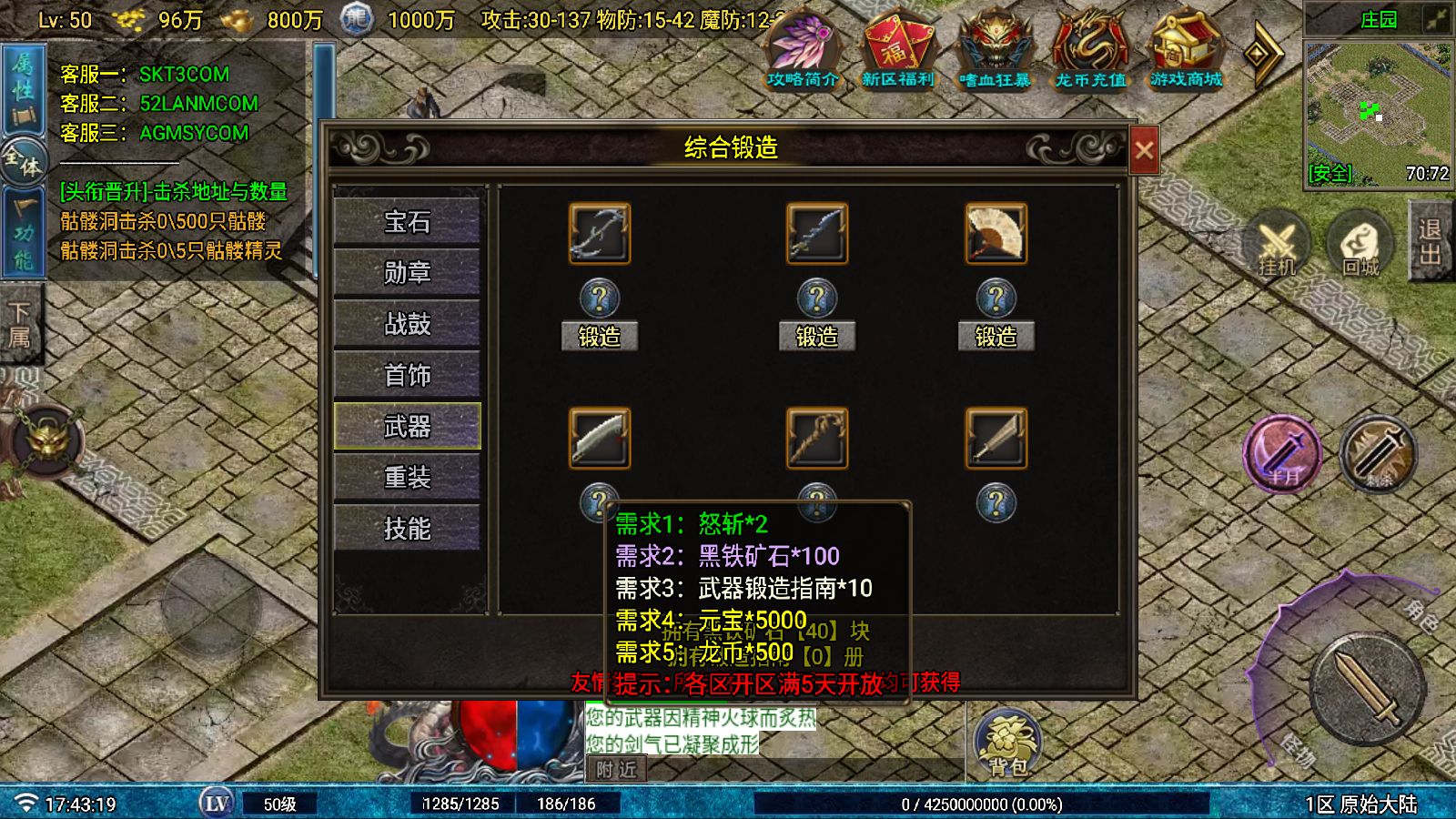Open the 新区福利 rewards icon
The width and height of the screenshot is (1456, 819).
(x=900, y=50)
